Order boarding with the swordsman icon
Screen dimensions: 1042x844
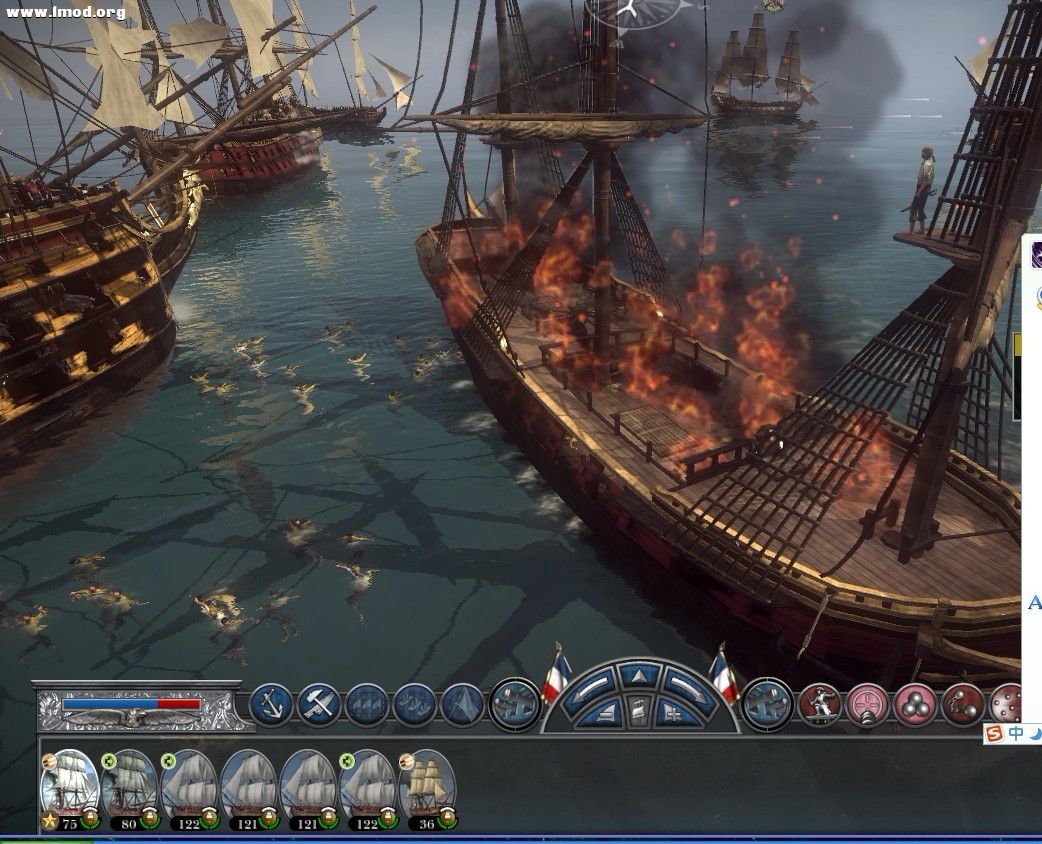point(819,704)
